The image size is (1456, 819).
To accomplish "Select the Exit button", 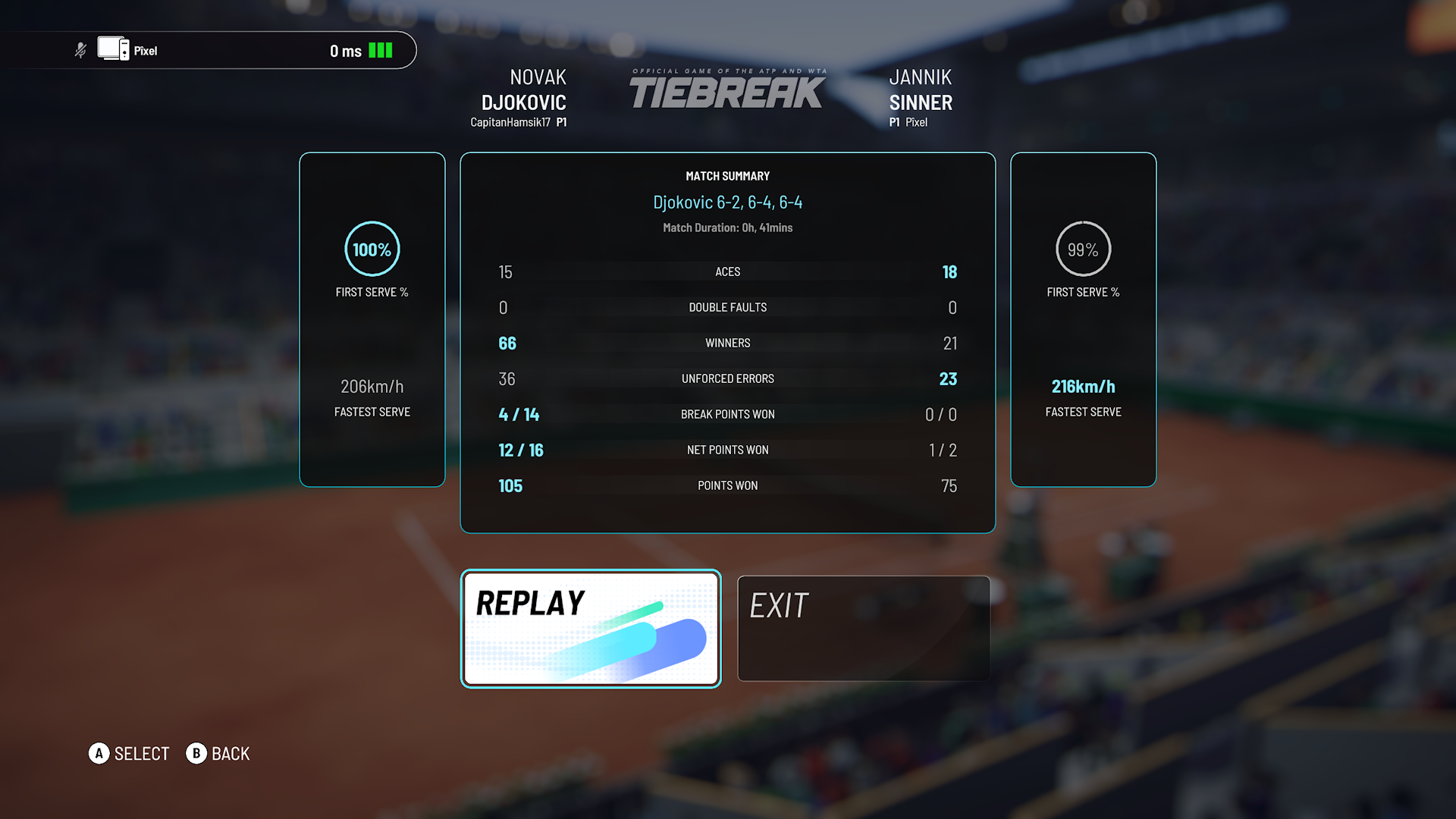I will (863, 628).
